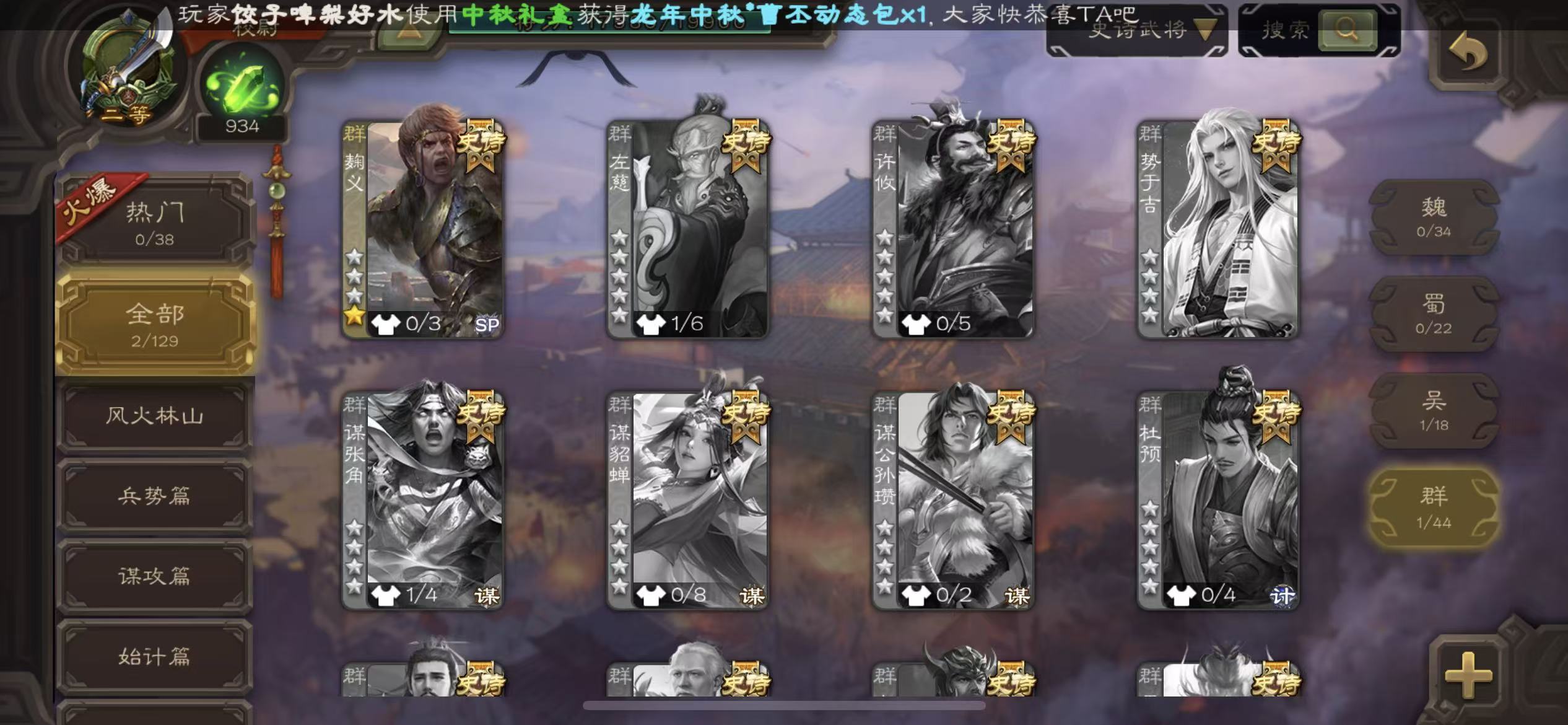Open the 史诗武将 rarity dropdown
Image resolution: width=1568 pixels, height=725 pixels.
[x=1137, y=30]
